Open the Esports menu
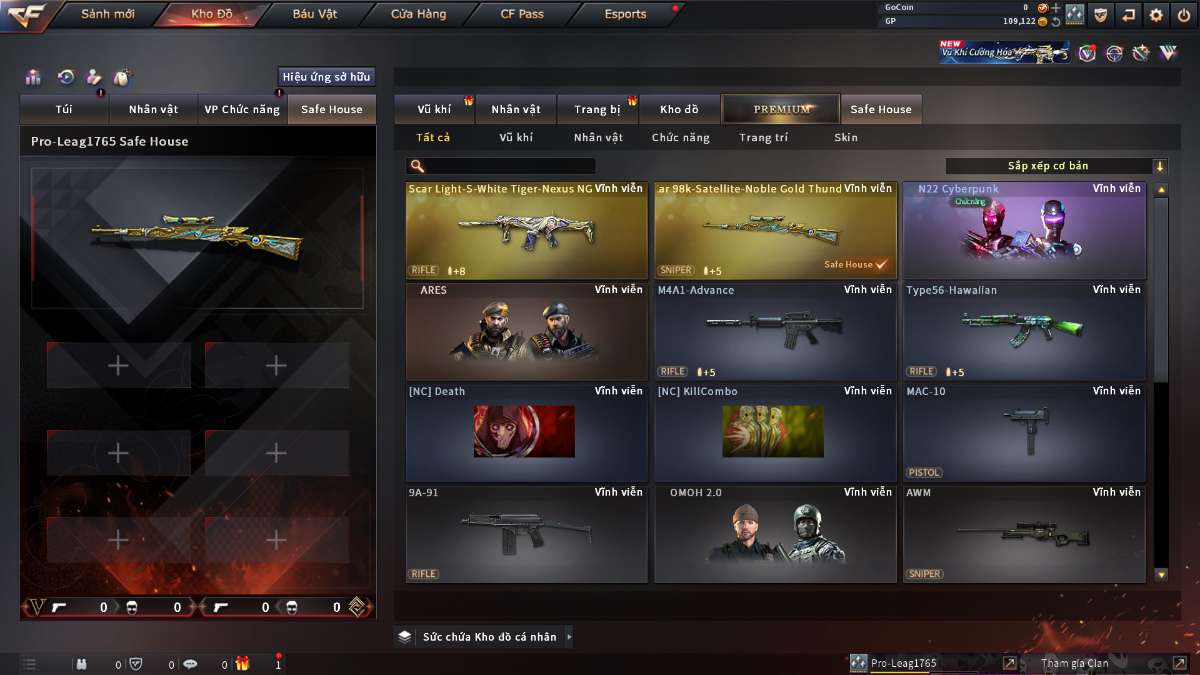The image size is (1200, 675). tap(625, 14)
